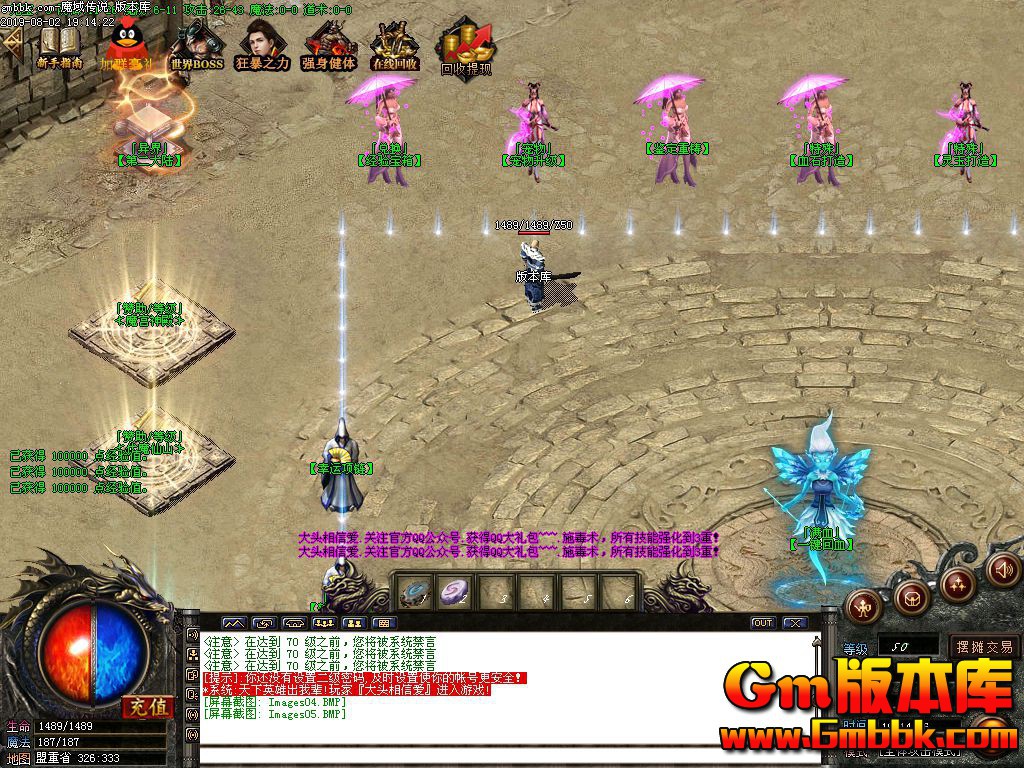Click the OUT button above the chat
Image resolution: width=1024 pixels, height=768 pixels.
point(763,623)
